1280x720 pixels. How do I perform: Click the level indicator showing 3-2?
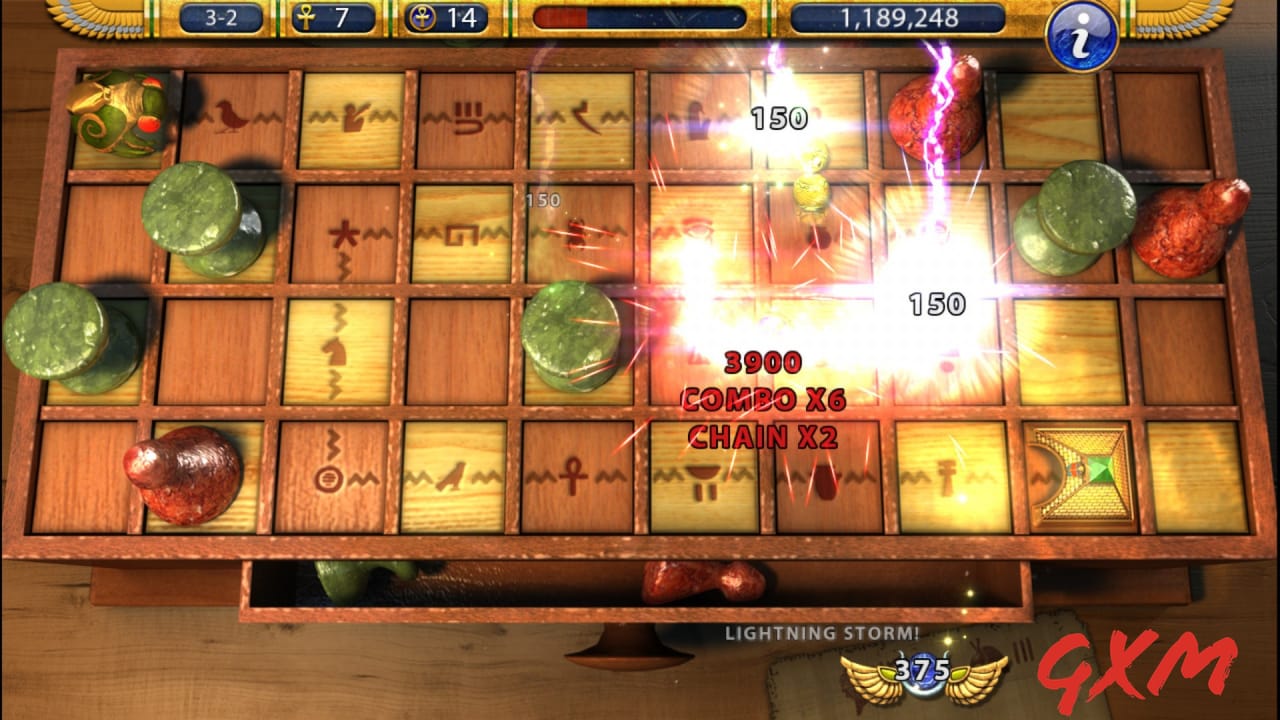coord(222,18)
